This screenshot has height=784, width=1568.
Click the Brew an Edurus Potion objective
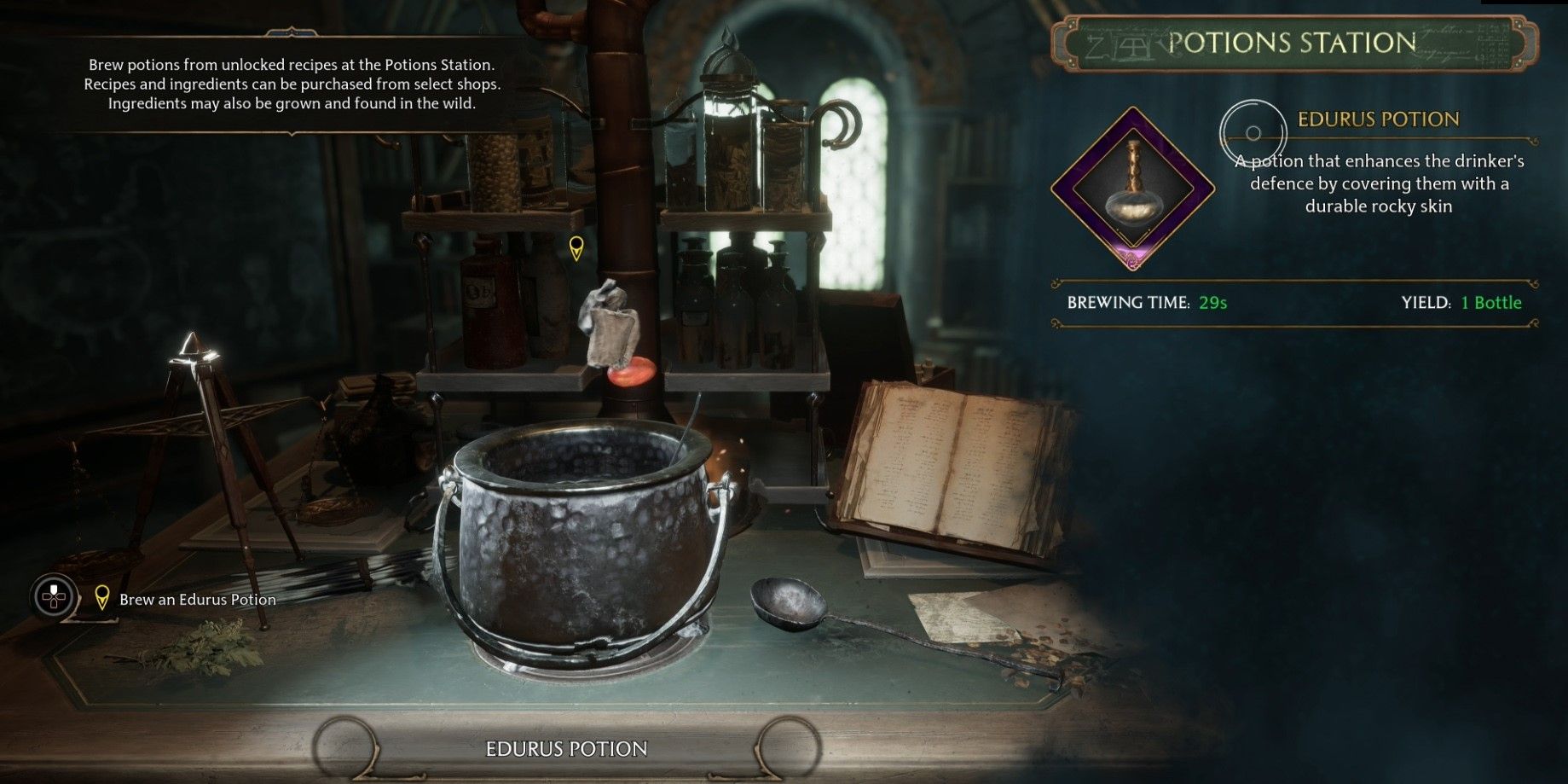[x=198, y=600]
